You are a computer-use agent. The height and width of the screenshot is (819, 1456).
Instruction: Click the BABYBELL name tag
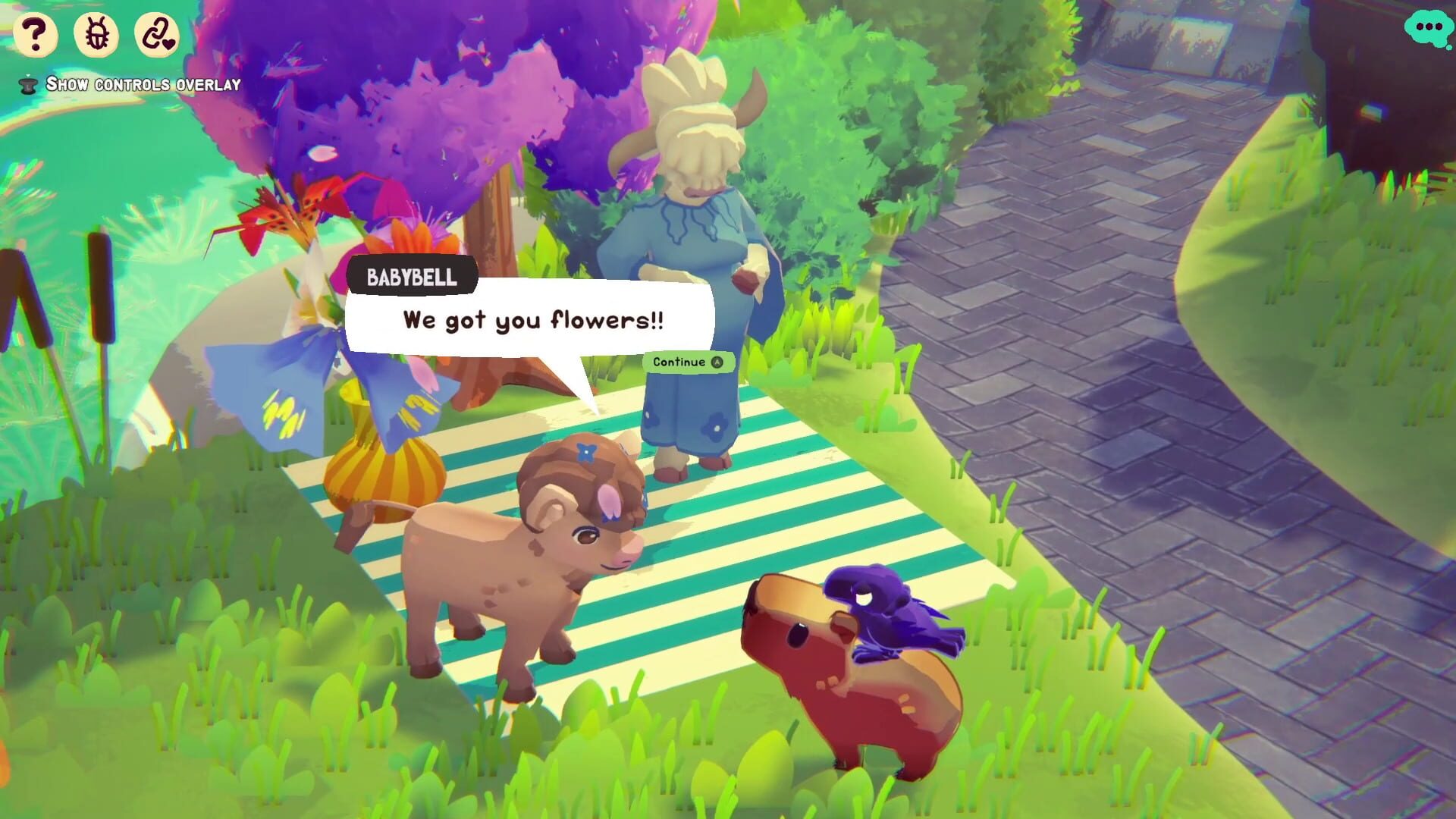coord(412,278)
